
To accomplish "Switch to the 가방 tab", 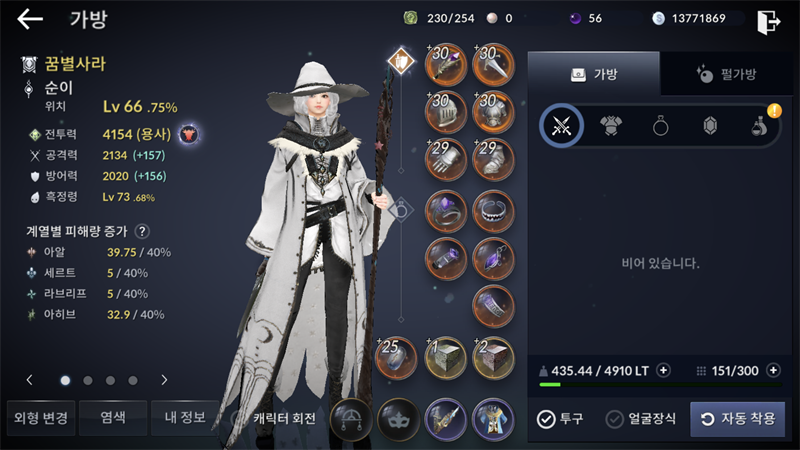I will pyautogui.click(x=593, y=73).
